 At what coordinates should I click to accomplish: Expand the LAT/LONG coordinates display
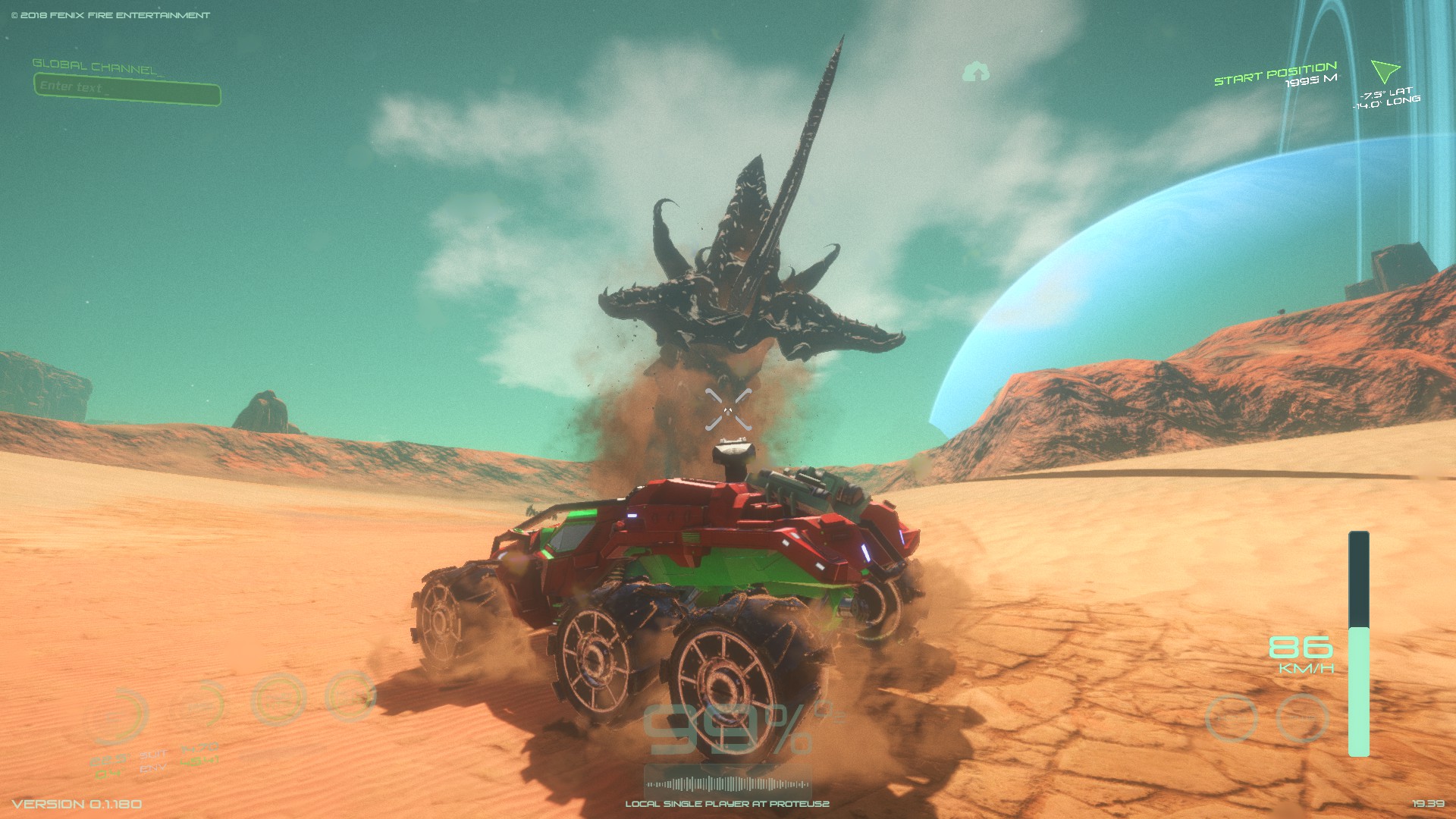[1385, 99]
